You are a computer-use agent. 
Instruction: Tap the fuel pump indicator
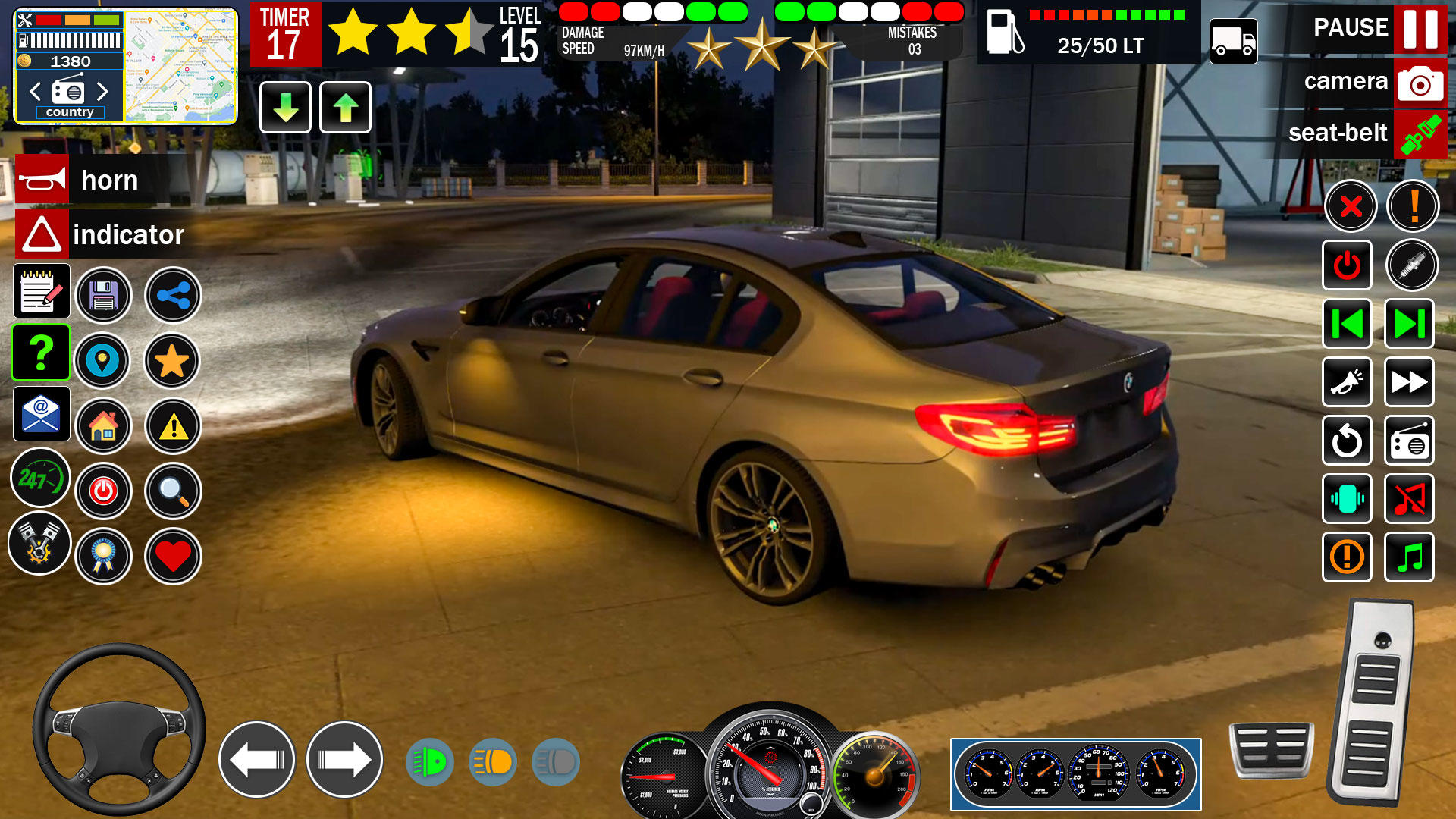pyautogui.click(x=1003, y=33)
